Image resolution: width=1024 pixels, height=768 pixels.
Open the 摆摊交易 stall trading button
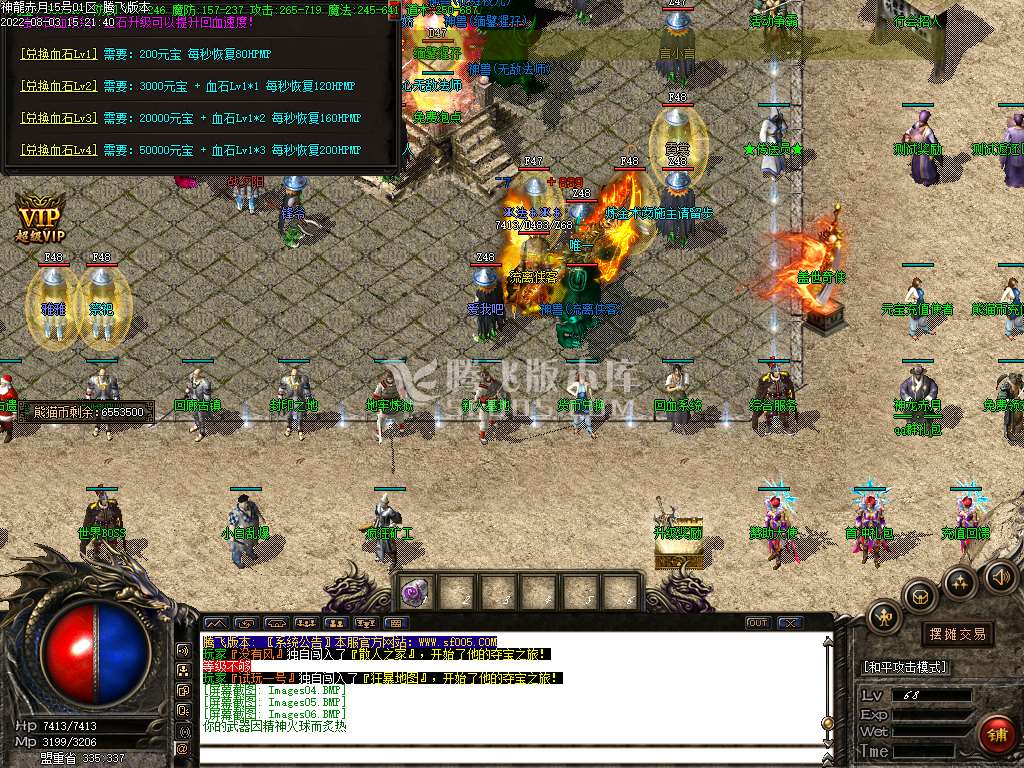point(957,633)
